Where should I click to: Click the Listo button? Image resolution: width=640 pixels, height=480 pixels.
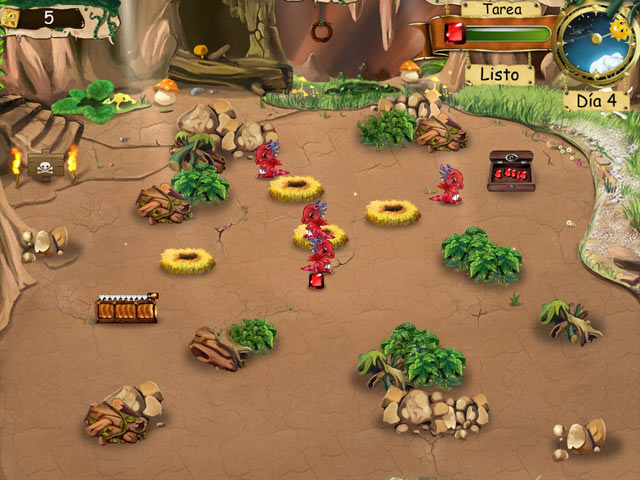pos(500,74)
